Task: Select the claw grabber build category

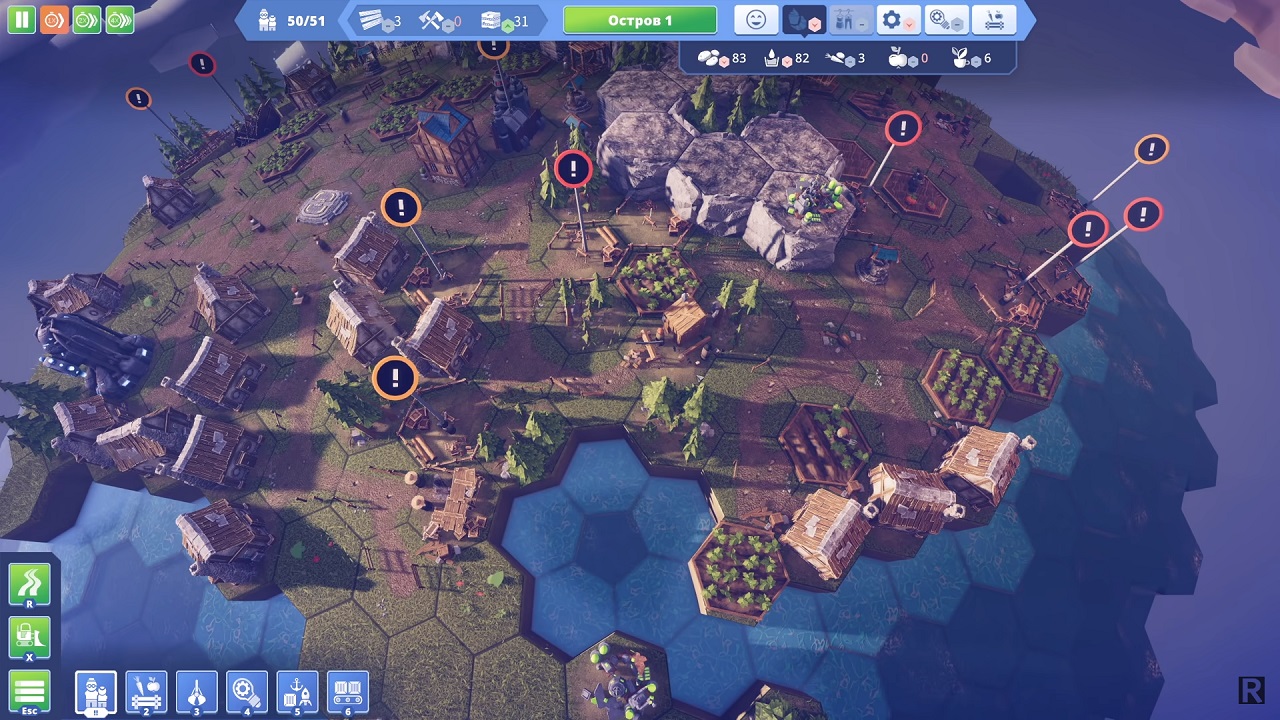Action: pyautogui.click(x=197, y=692)
